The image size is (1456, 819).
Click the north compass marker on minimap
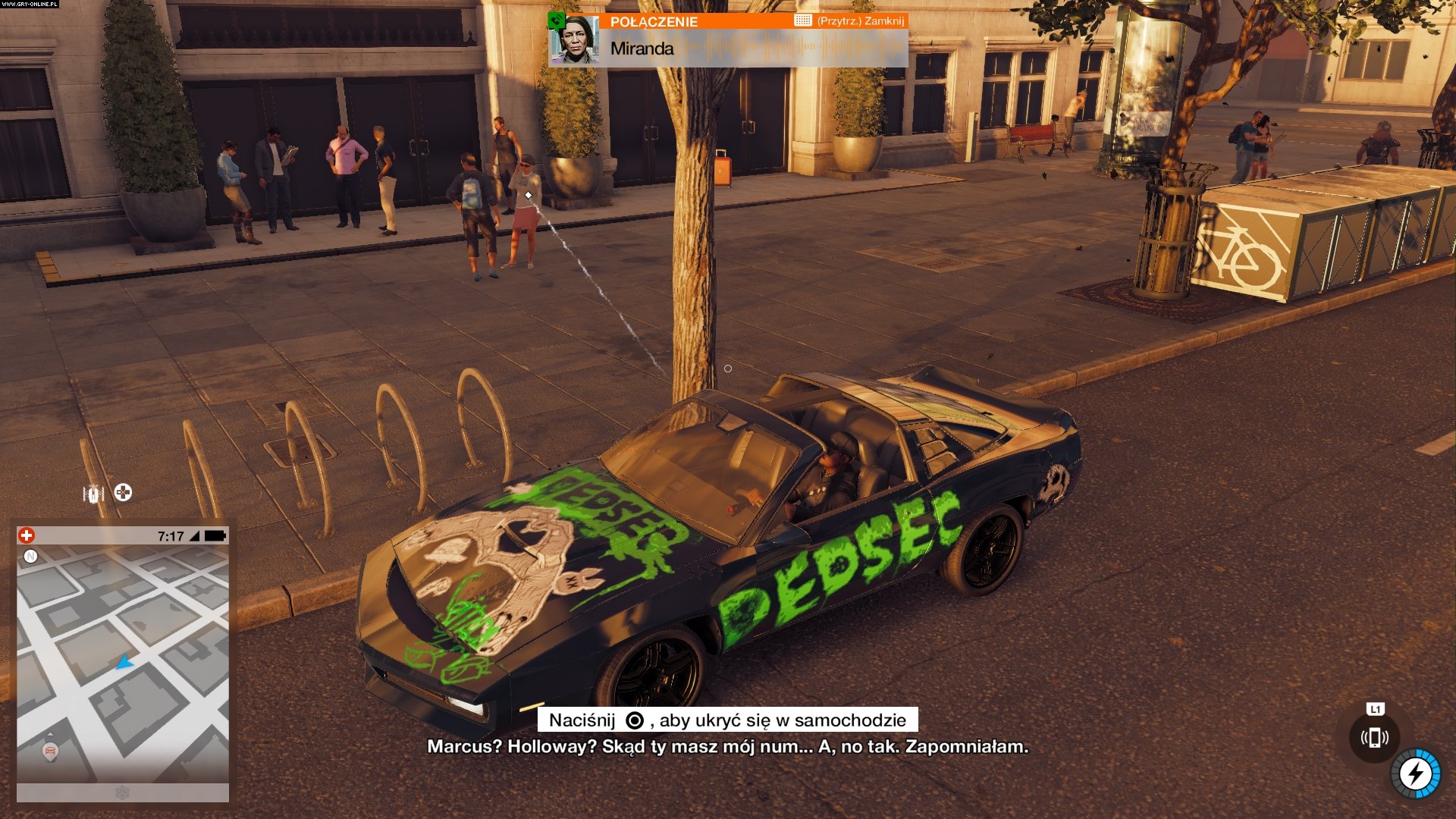pyautogui.click(x=31, y=557)
